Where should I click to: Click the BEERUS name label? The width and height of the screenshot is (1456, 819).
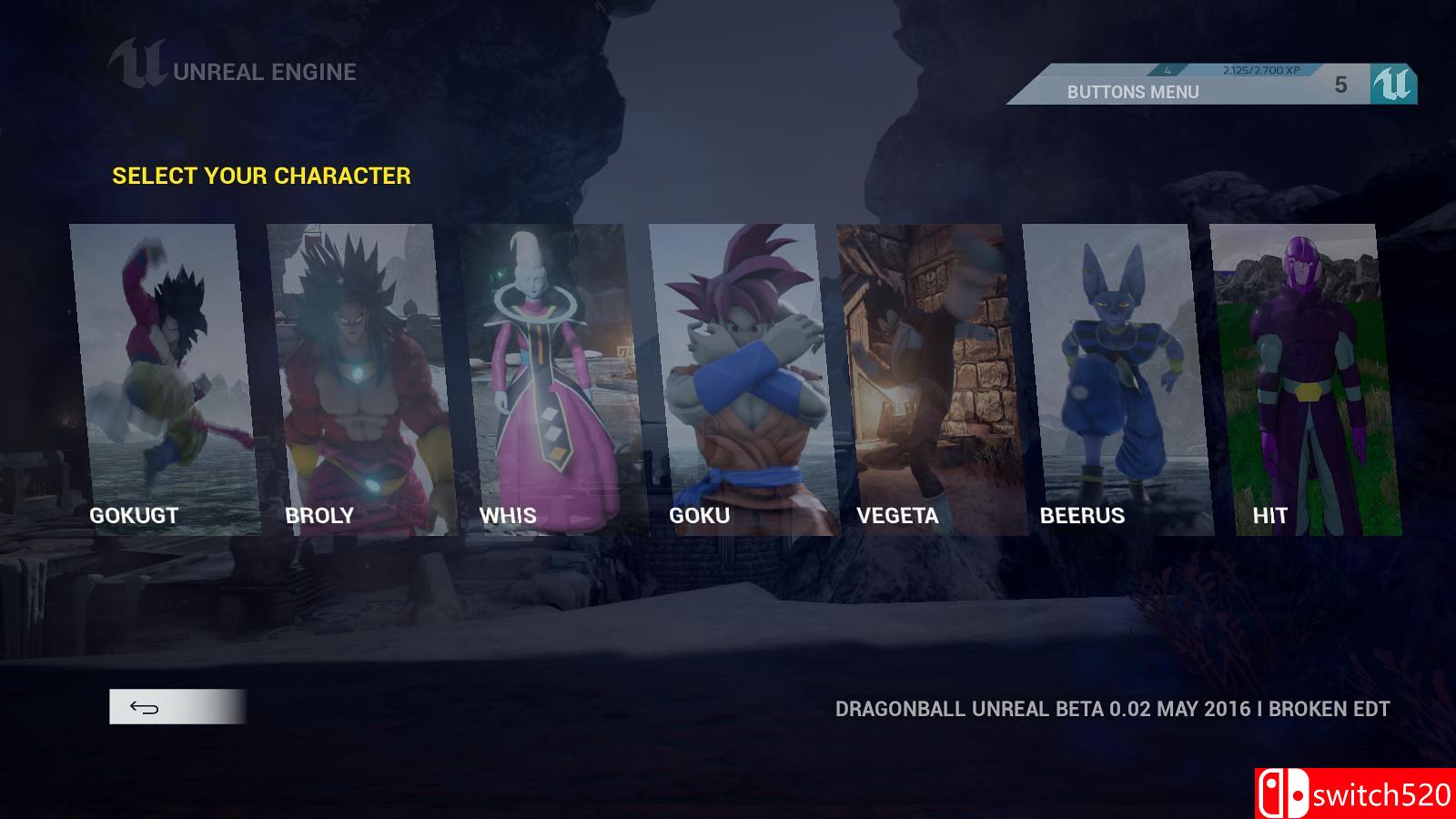click(1082, 514)
